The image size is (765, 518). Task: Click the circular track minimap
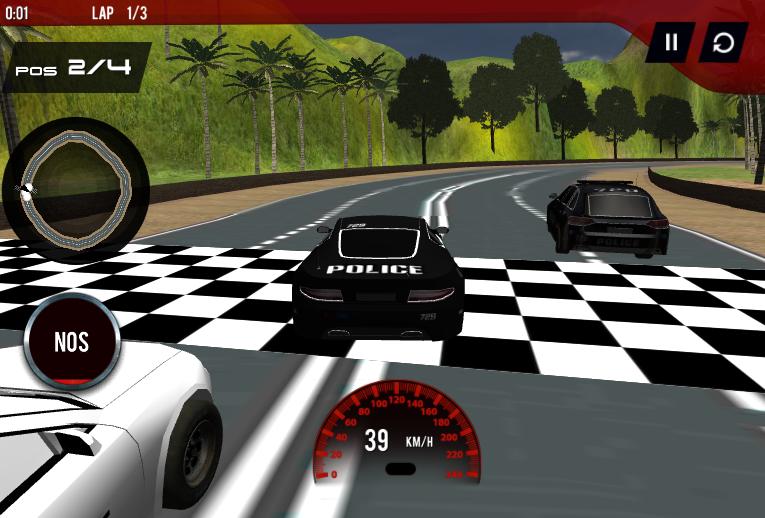point(76,189)
